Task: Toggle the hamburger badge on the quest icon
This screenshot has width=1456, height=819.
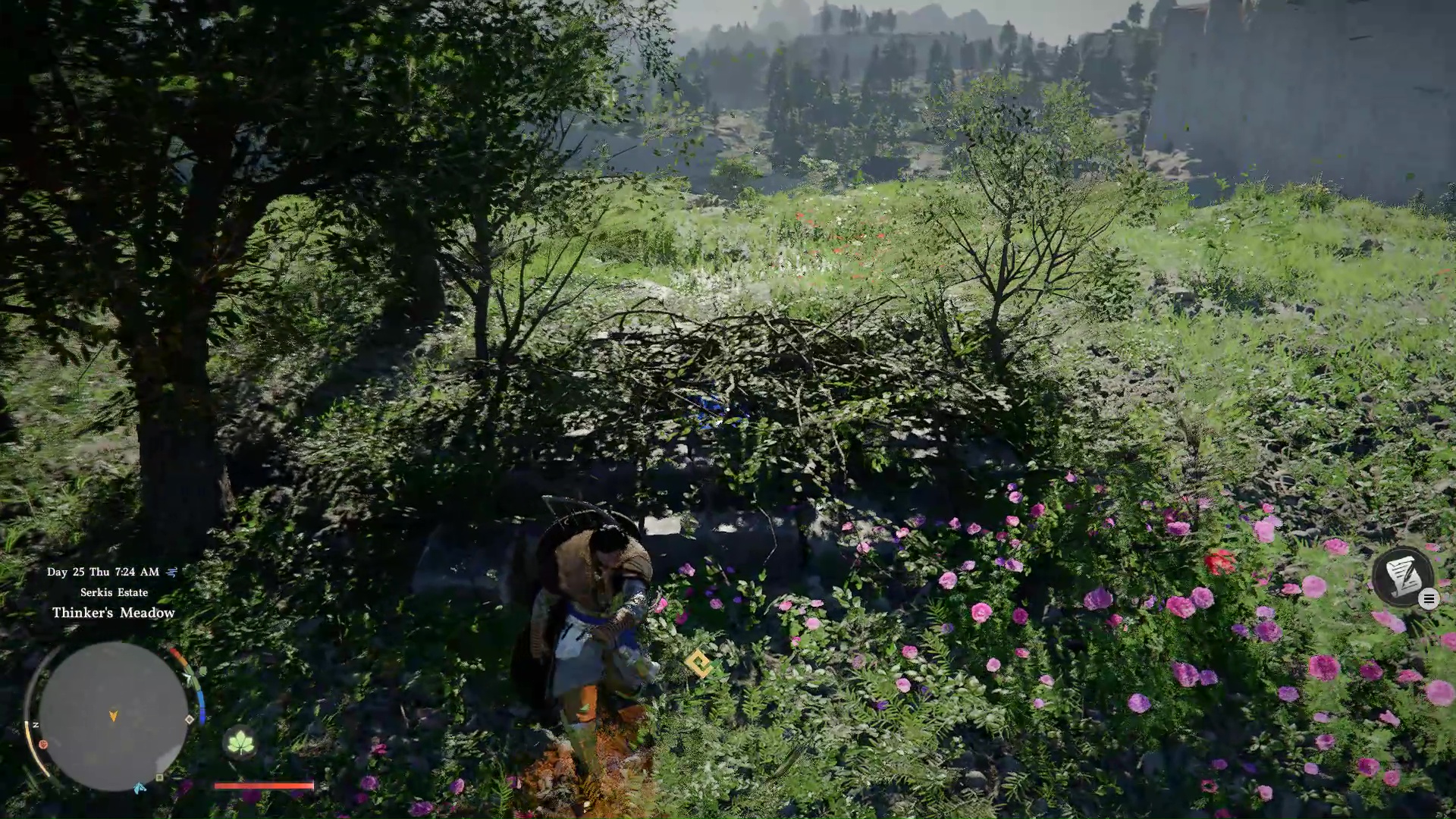Action: [x=1429, y=598]
